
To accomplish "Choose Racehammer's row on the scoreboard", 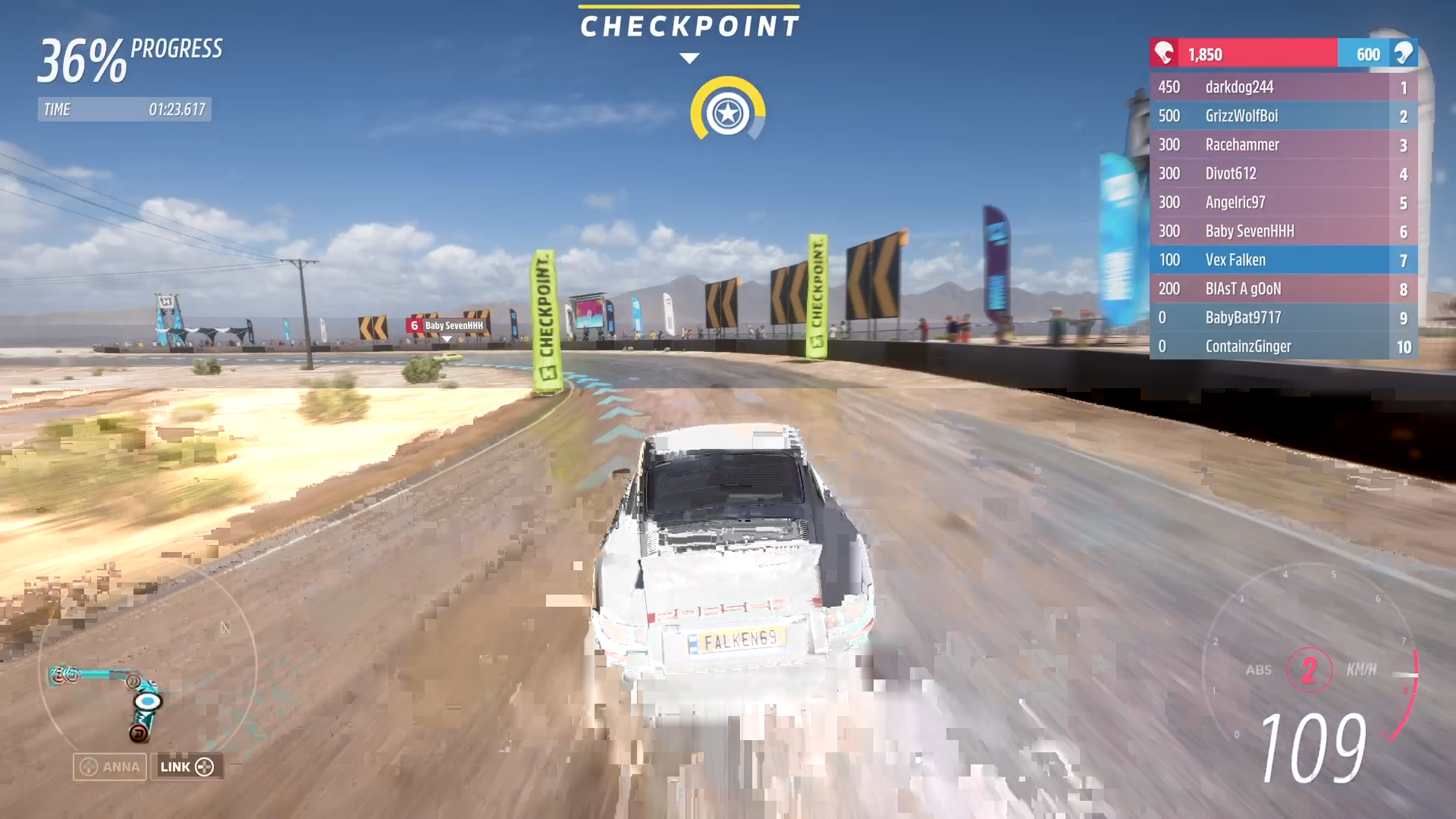I will coord(1283,145).
